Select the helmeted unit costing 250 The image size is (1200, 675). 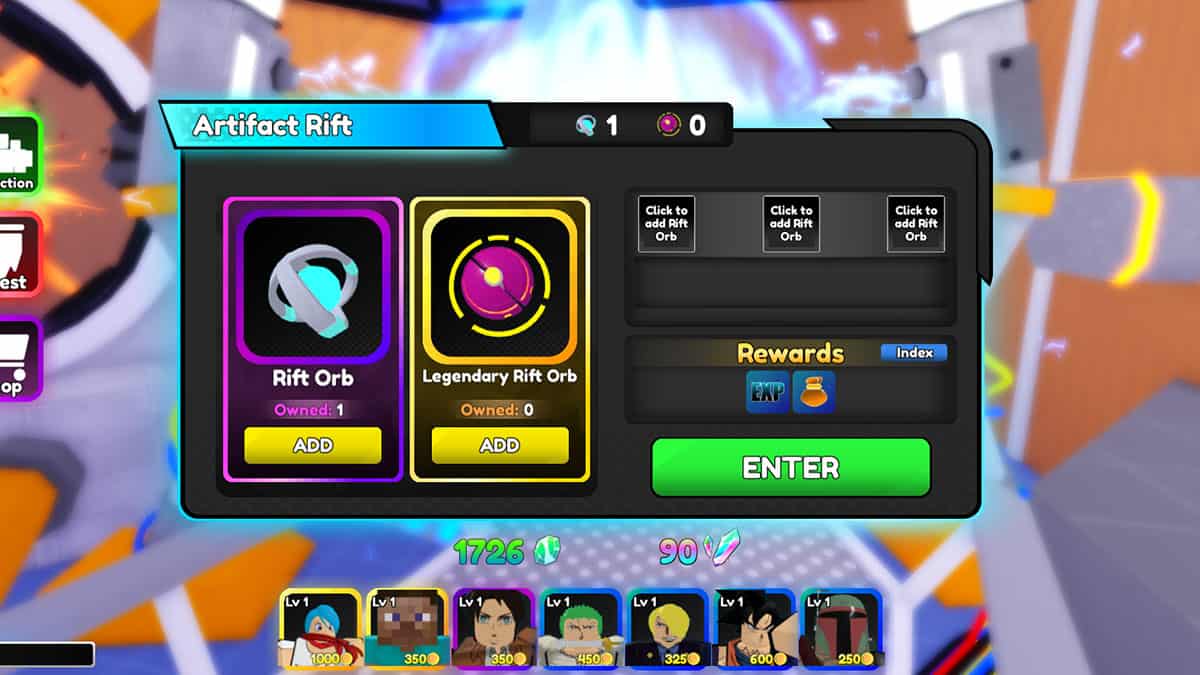[841, 630]
